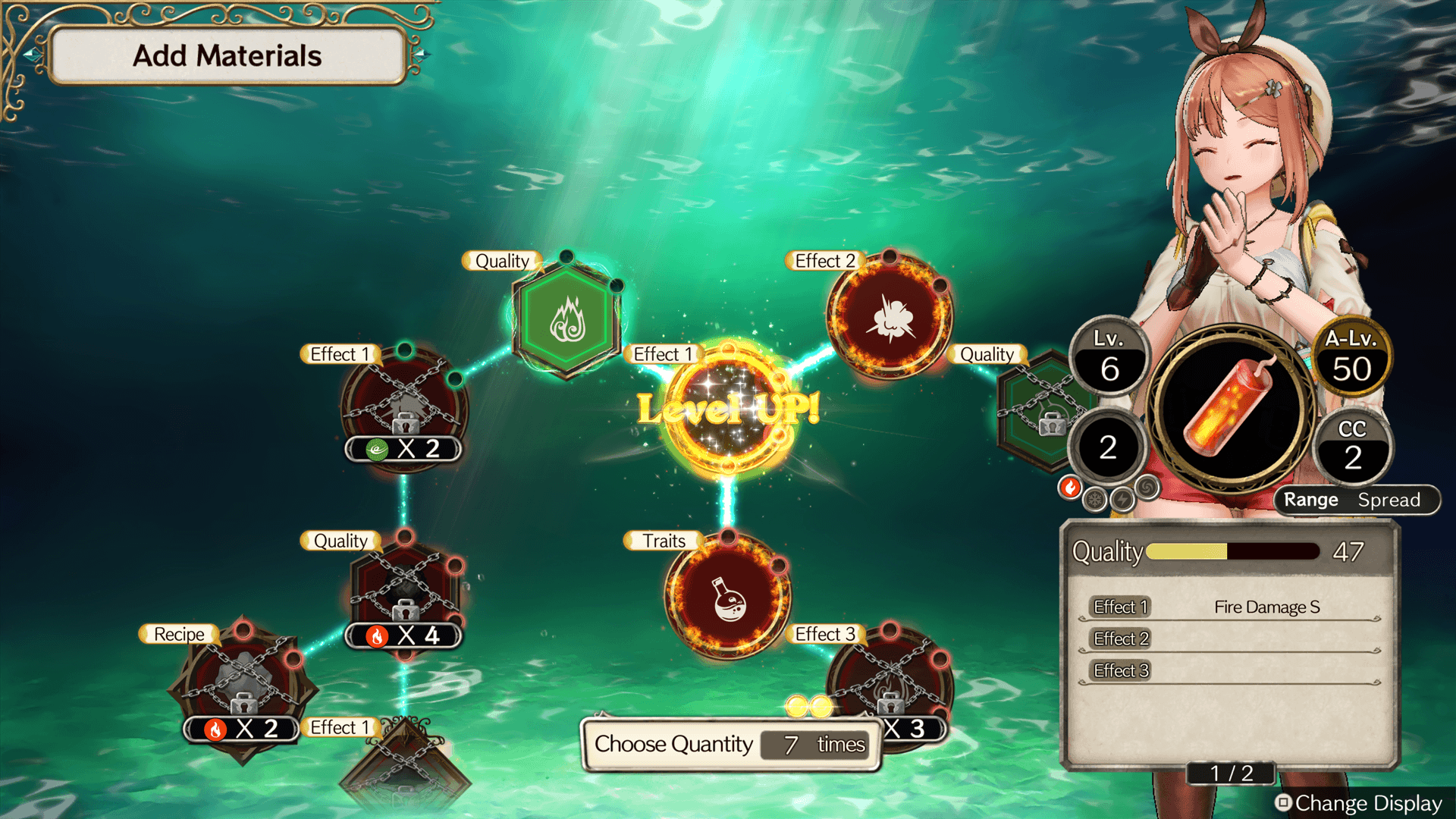Select the glowing center Effect 1 node
The width and height of the screenshot is (1456, 819).
click(728, 409)
